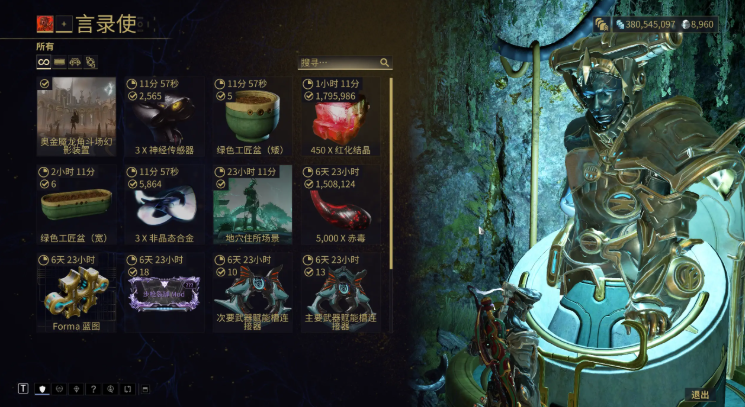Exit the shop with 退出
Image resolution: width=745 pixels, height=407 pixels.
700,394
